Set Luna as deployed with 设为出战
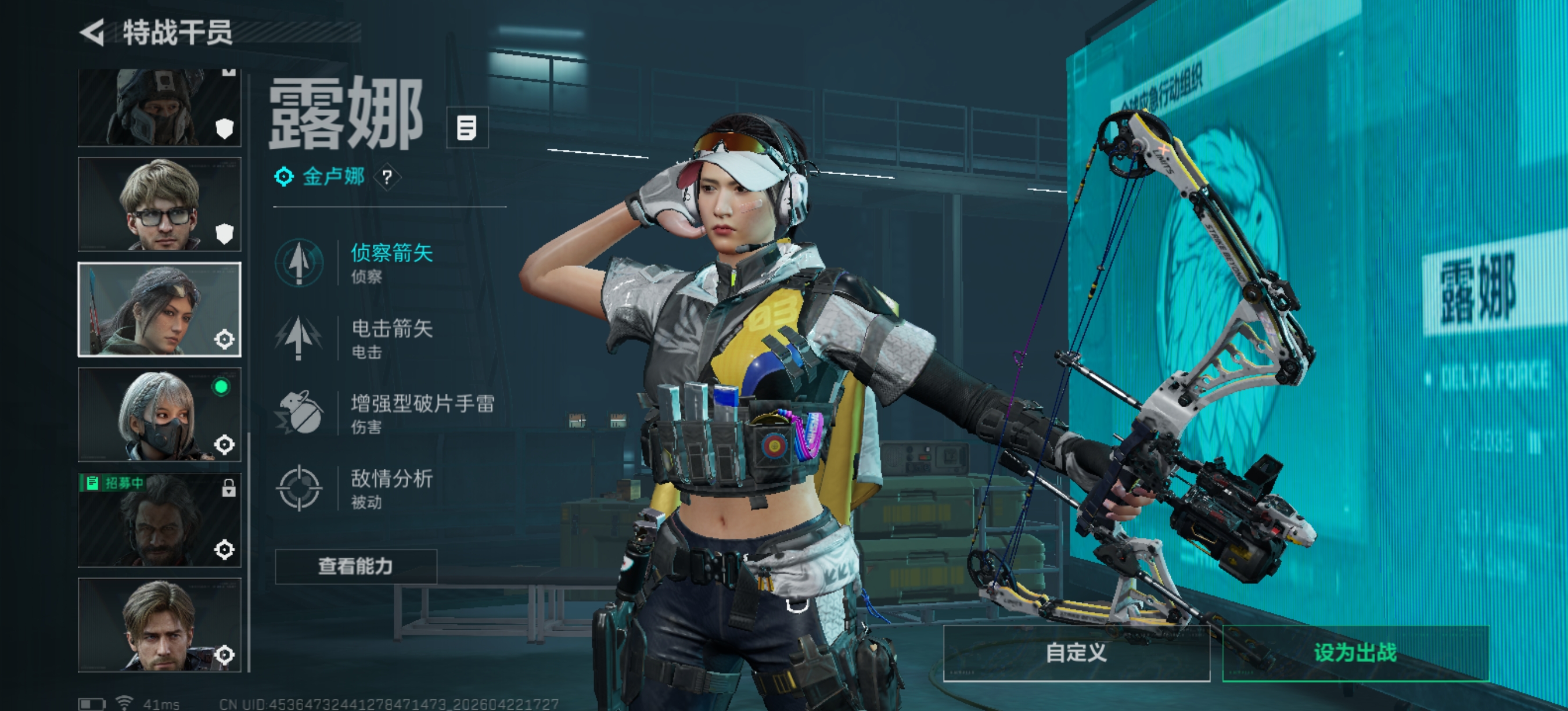1568x711 pixels. tap(1355, 652)
